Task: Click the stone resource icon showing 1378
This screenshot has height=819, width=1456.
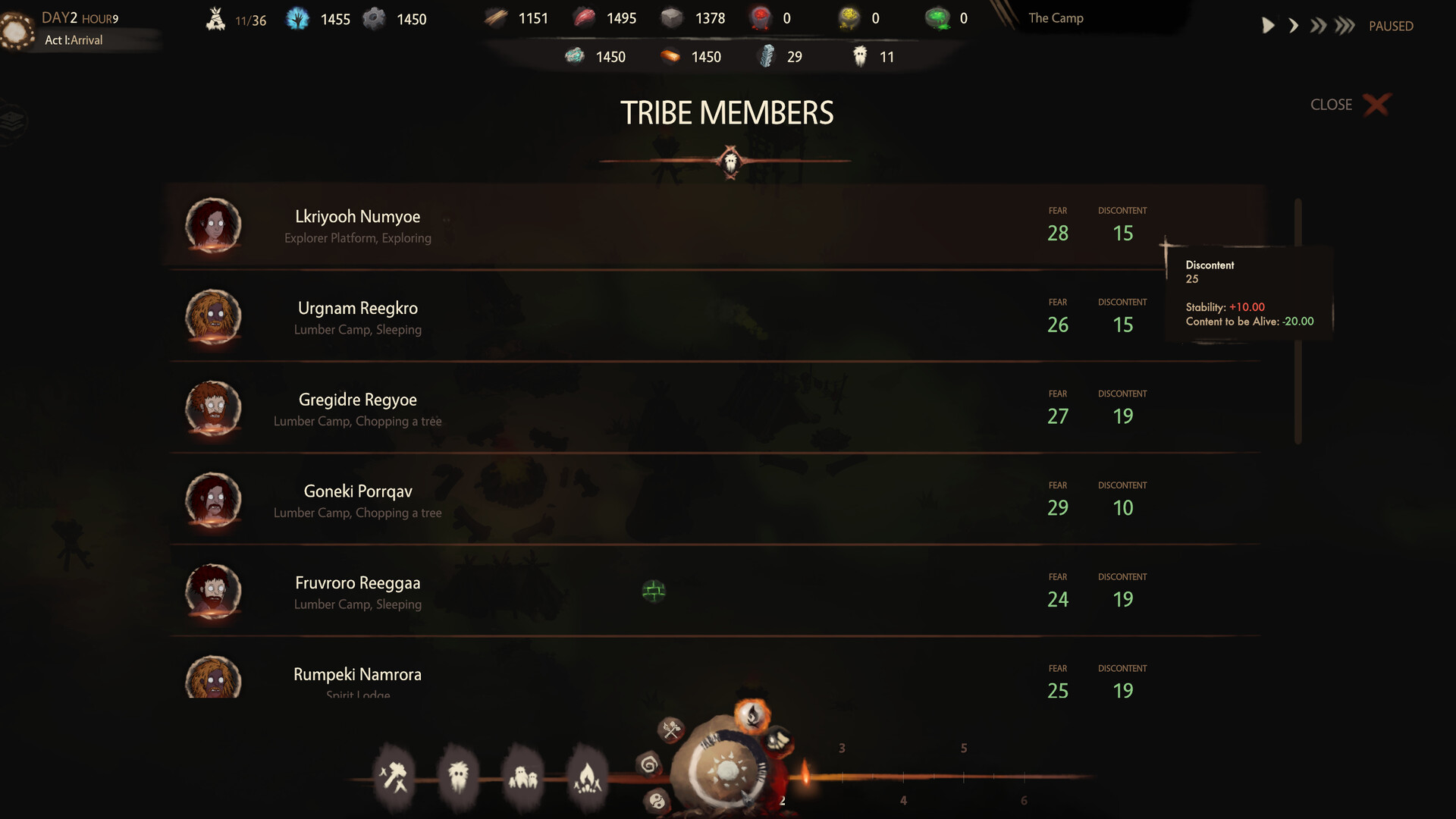Action: (x=672, y=17)
